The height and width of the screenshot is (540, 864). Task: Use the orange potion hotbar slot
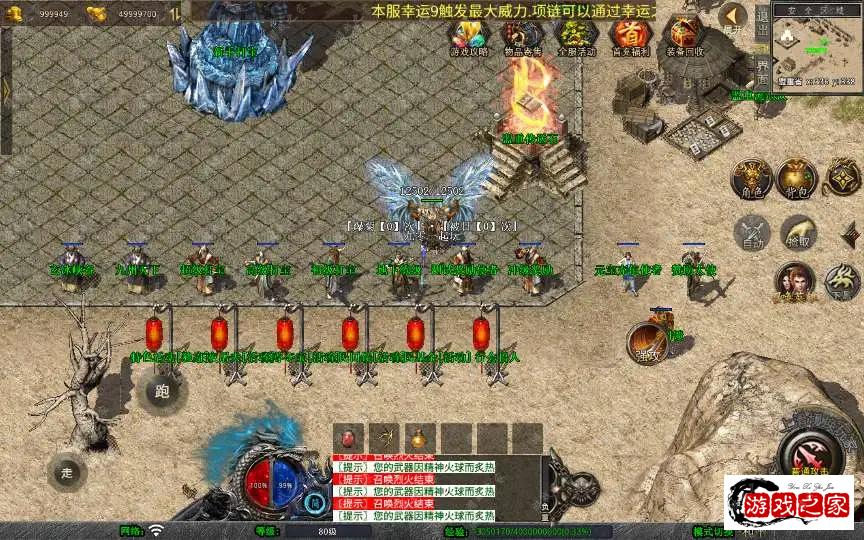[419, 438]
